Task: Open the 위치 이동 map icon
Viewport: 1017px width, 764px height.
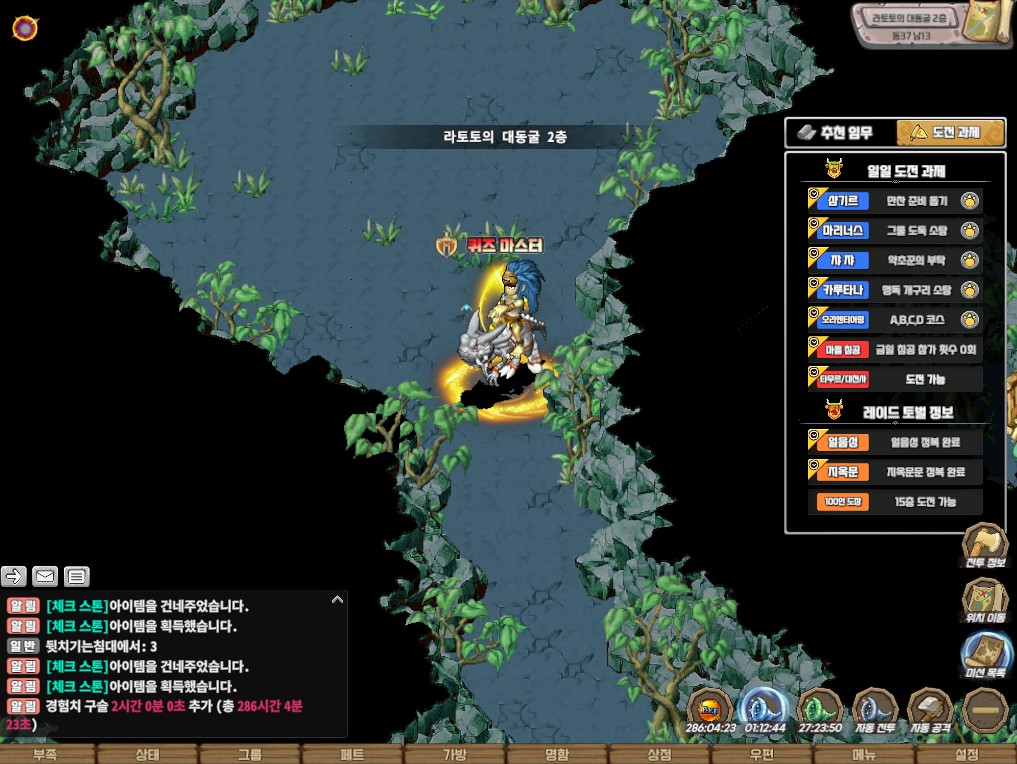Action: pyautogui.click(x=984, y=600)
